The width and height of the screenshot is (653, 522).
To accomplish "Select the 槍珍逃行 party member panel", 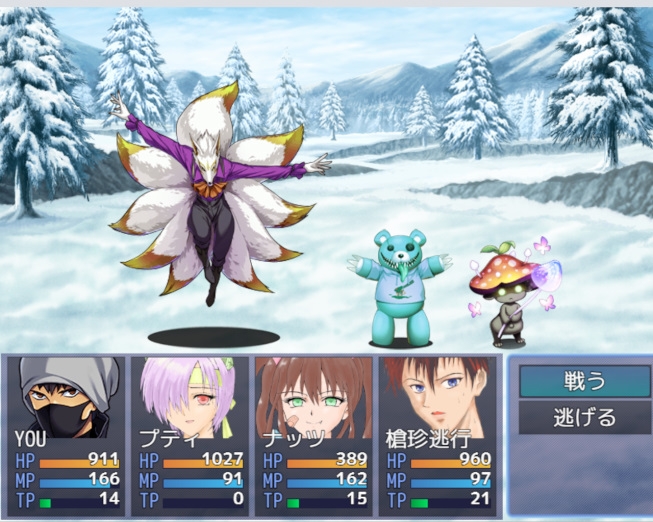I will click(x=437, y=434).
